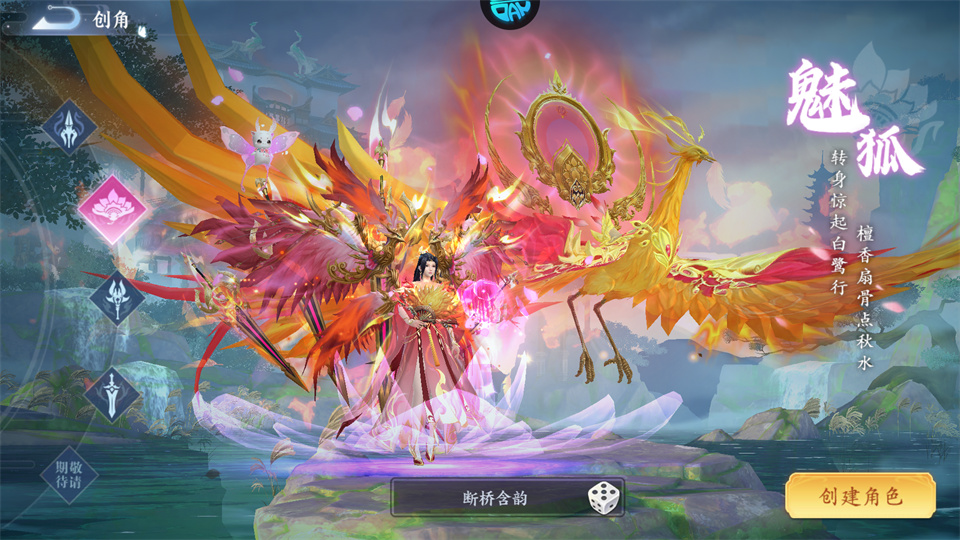Create the character with 创建角色

(x=860, y=496)
